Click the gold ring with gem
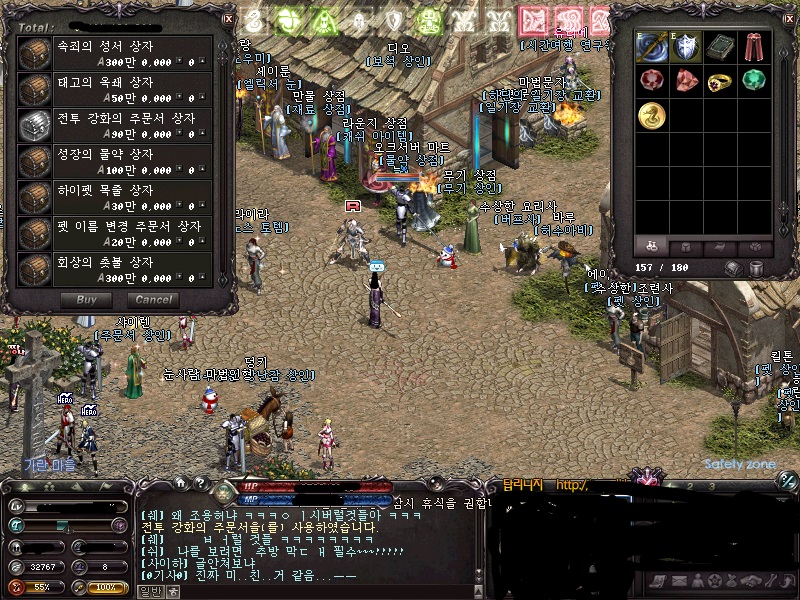Screen dimensions: 800x600 [720, 81]
